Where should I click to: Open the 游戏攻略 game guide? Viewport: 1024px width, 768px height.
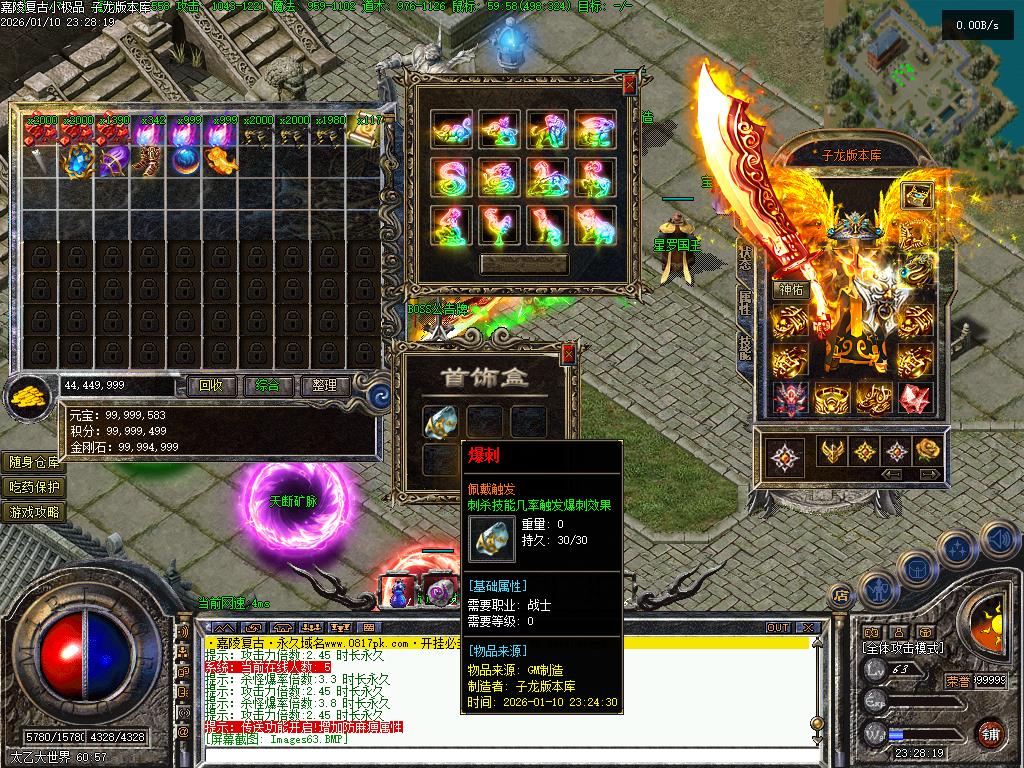tap(34, 512)
